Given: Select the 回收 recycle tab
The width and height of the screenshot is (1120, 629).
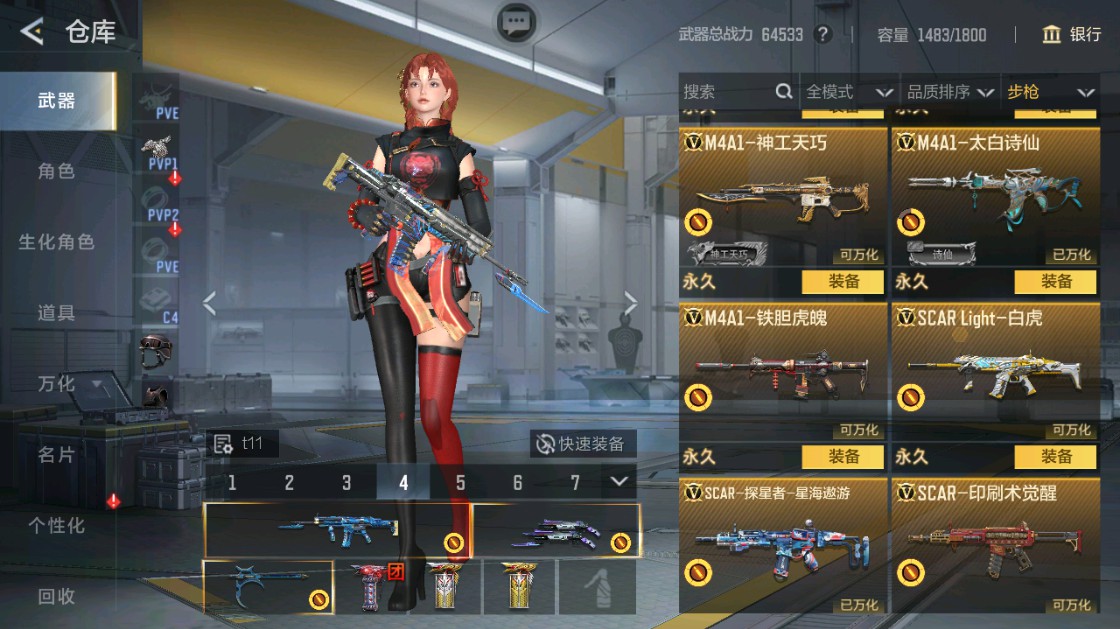Looking at the screenshot, I should pos(56,597).
